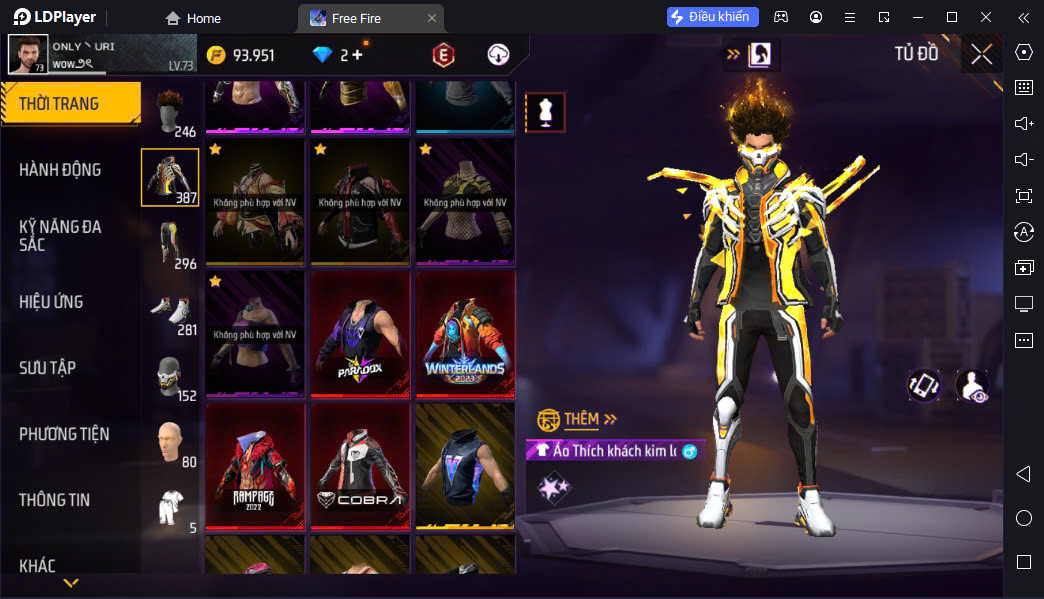
Task: Select the Paradox jacket item
Action: point(360,334)
